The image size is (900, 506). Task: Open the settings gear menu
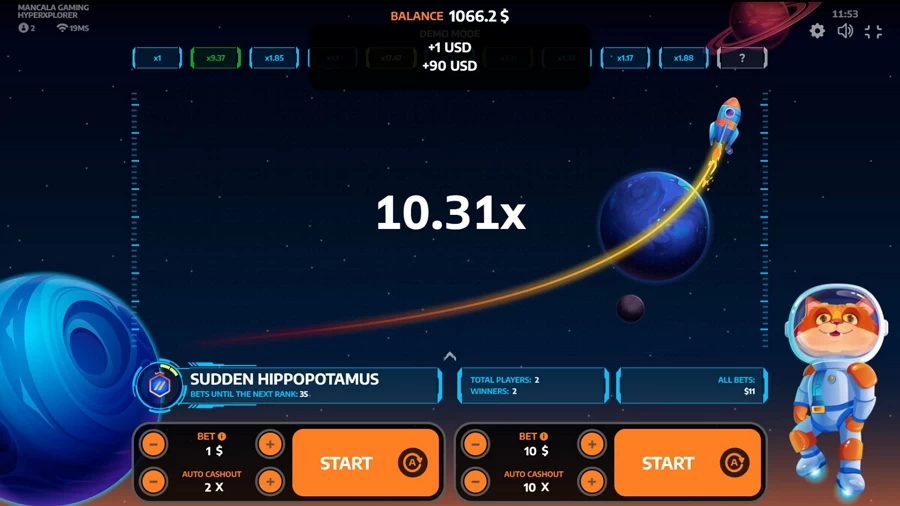817,31
